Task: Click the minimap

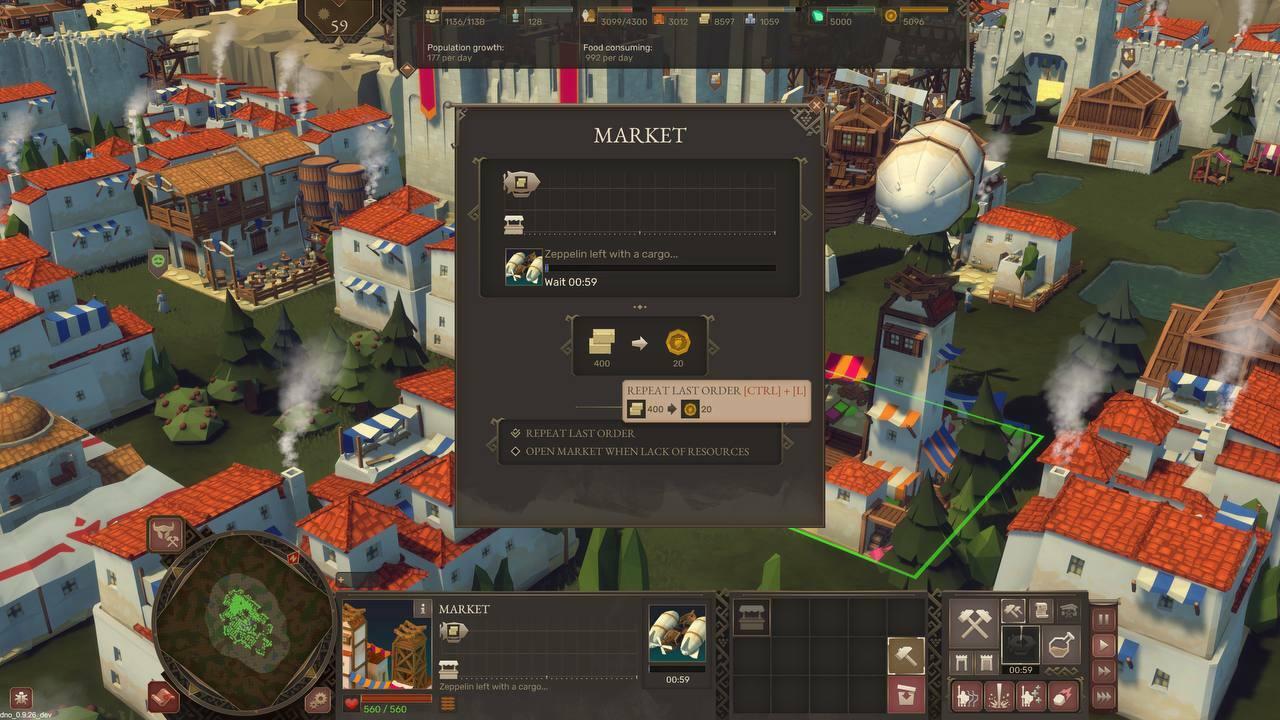Action: click(243, 612)
